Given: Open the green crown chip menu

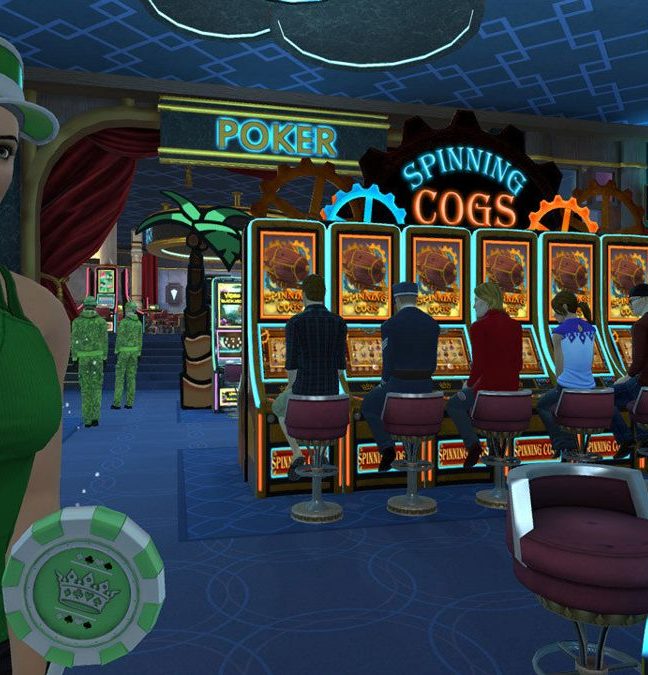Looking at the screenshot, I should tap(83, 587).
